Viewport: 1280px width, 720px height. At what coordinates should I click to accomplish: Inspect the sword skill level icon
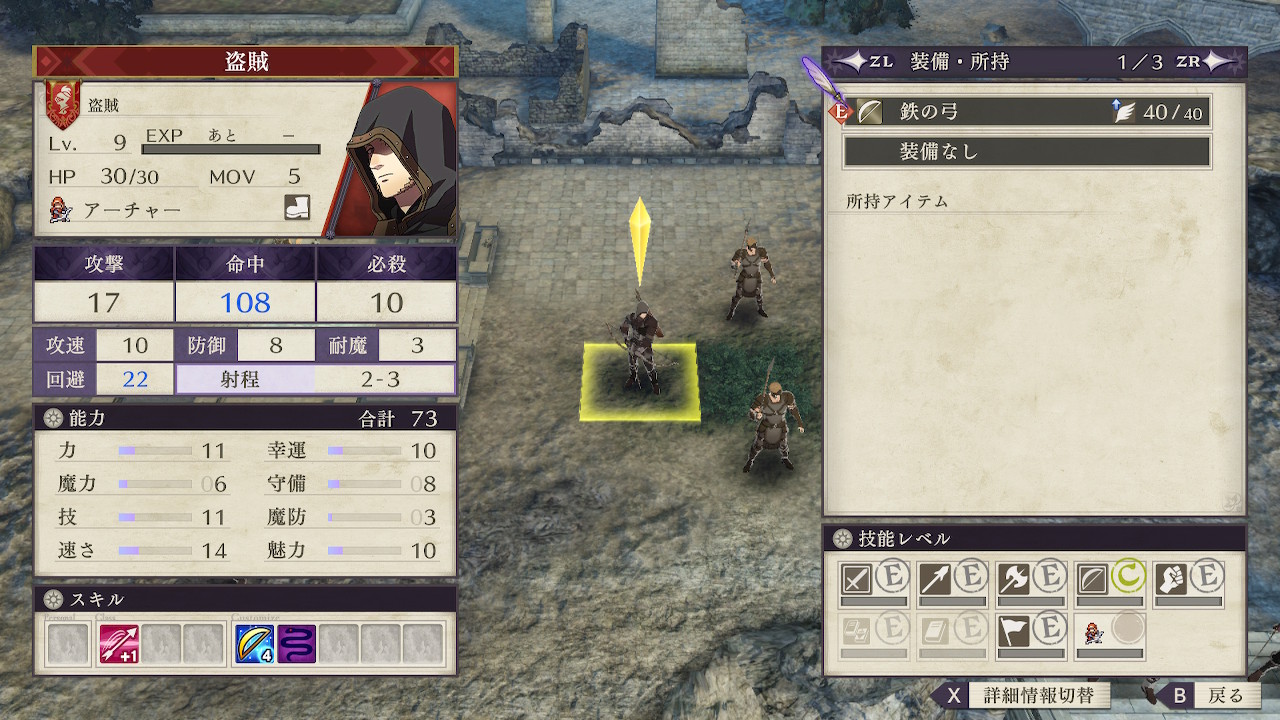click(857, 577)
